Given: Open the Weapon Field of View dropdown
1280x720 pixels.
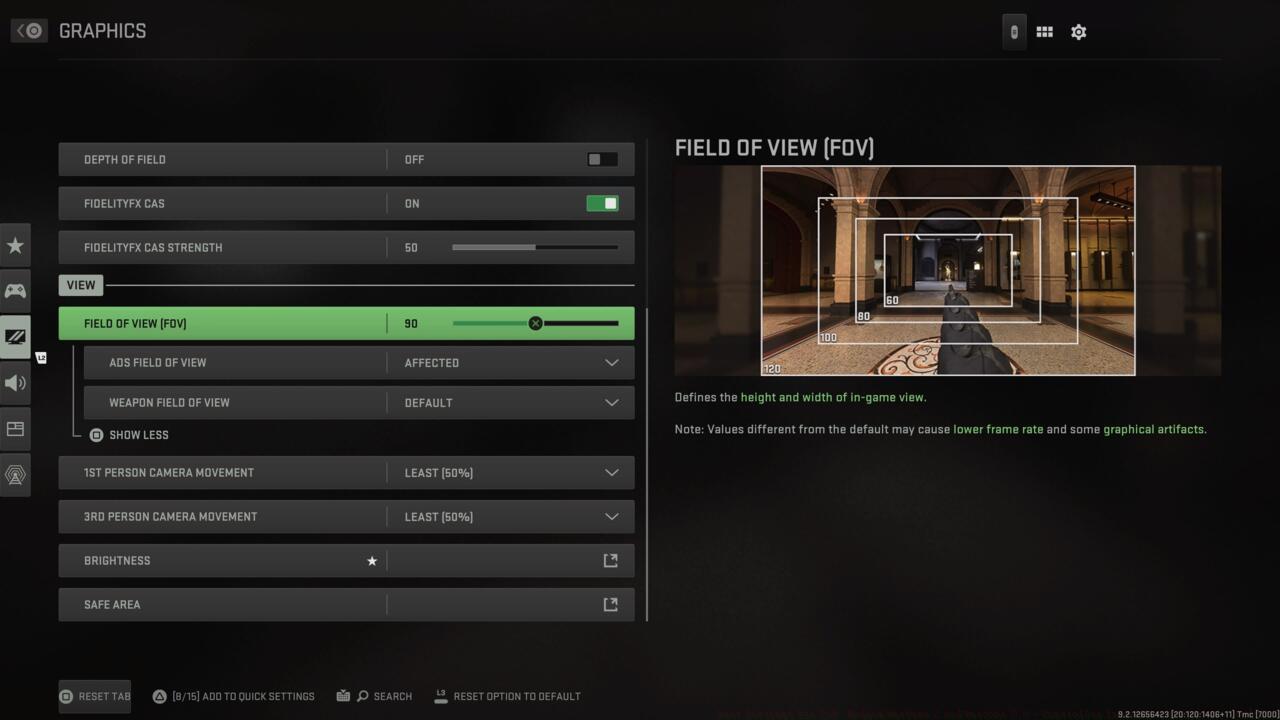Looking at the screenshot, I should [x=611, y=402].
